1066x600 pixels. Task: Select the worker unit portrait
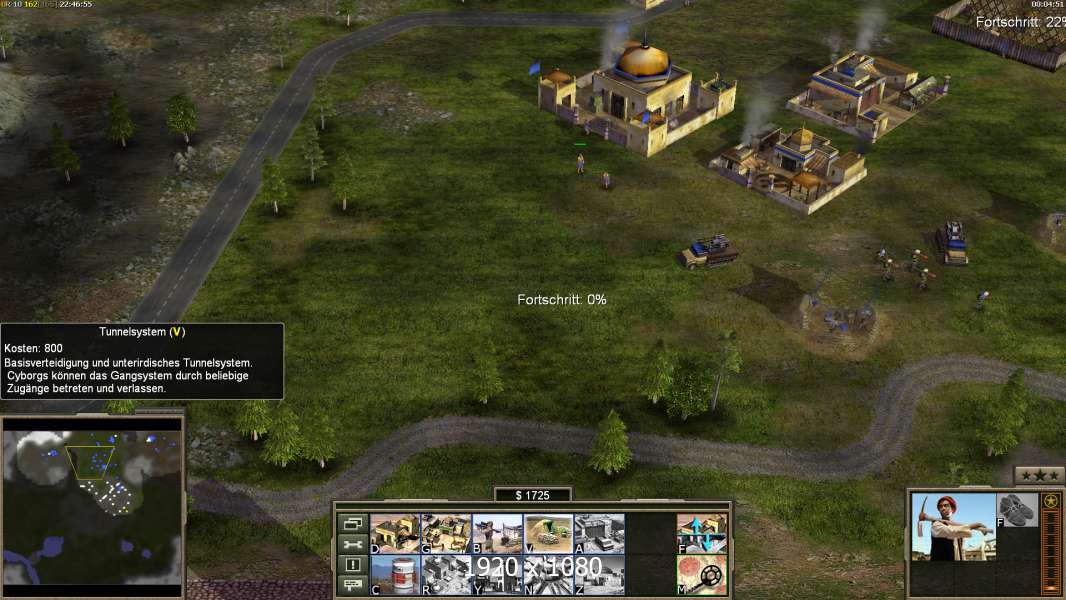pyautogui.click(x=954, y=527)
